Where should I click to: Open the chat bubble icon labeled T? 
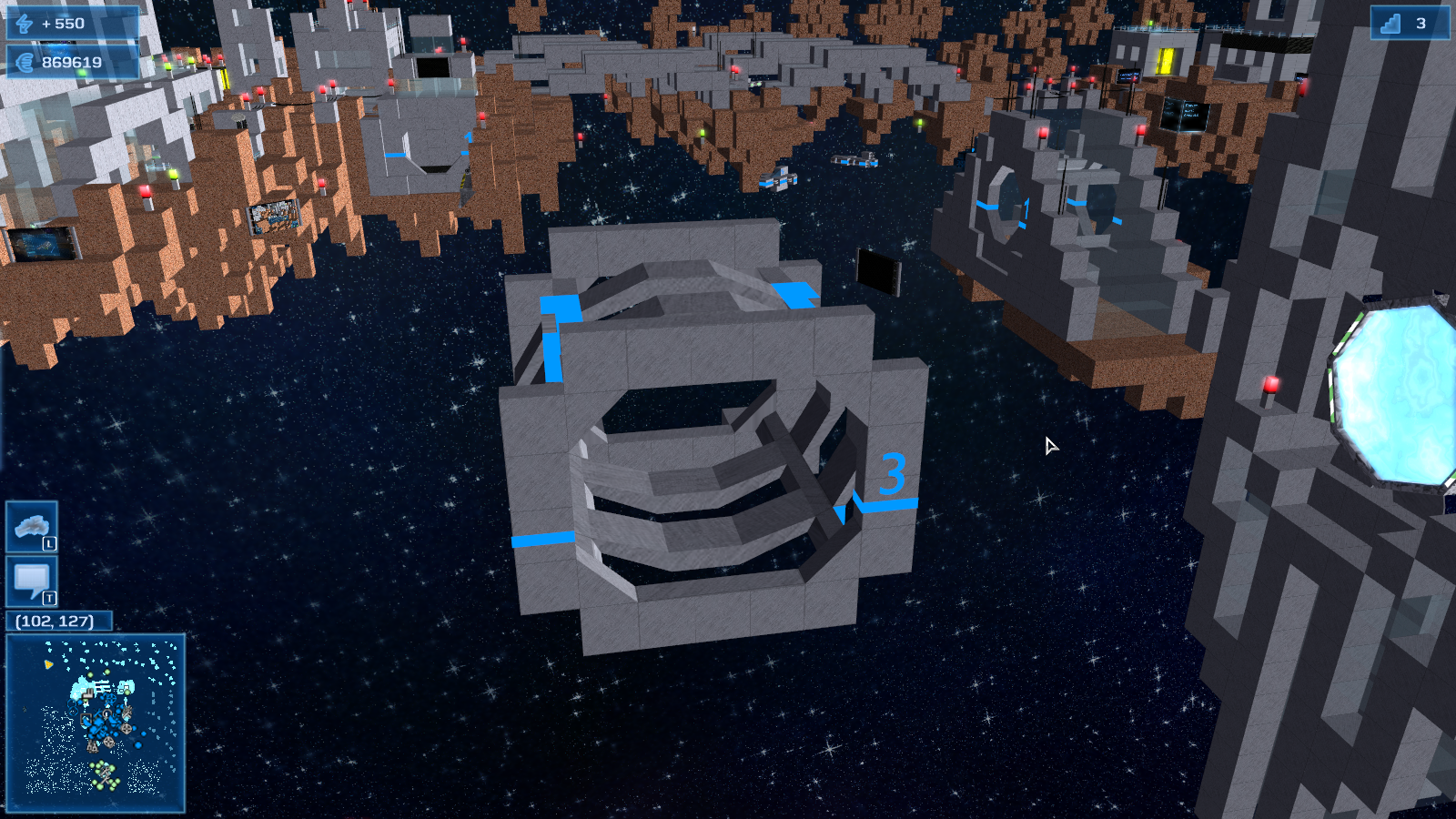coord(30,579)
